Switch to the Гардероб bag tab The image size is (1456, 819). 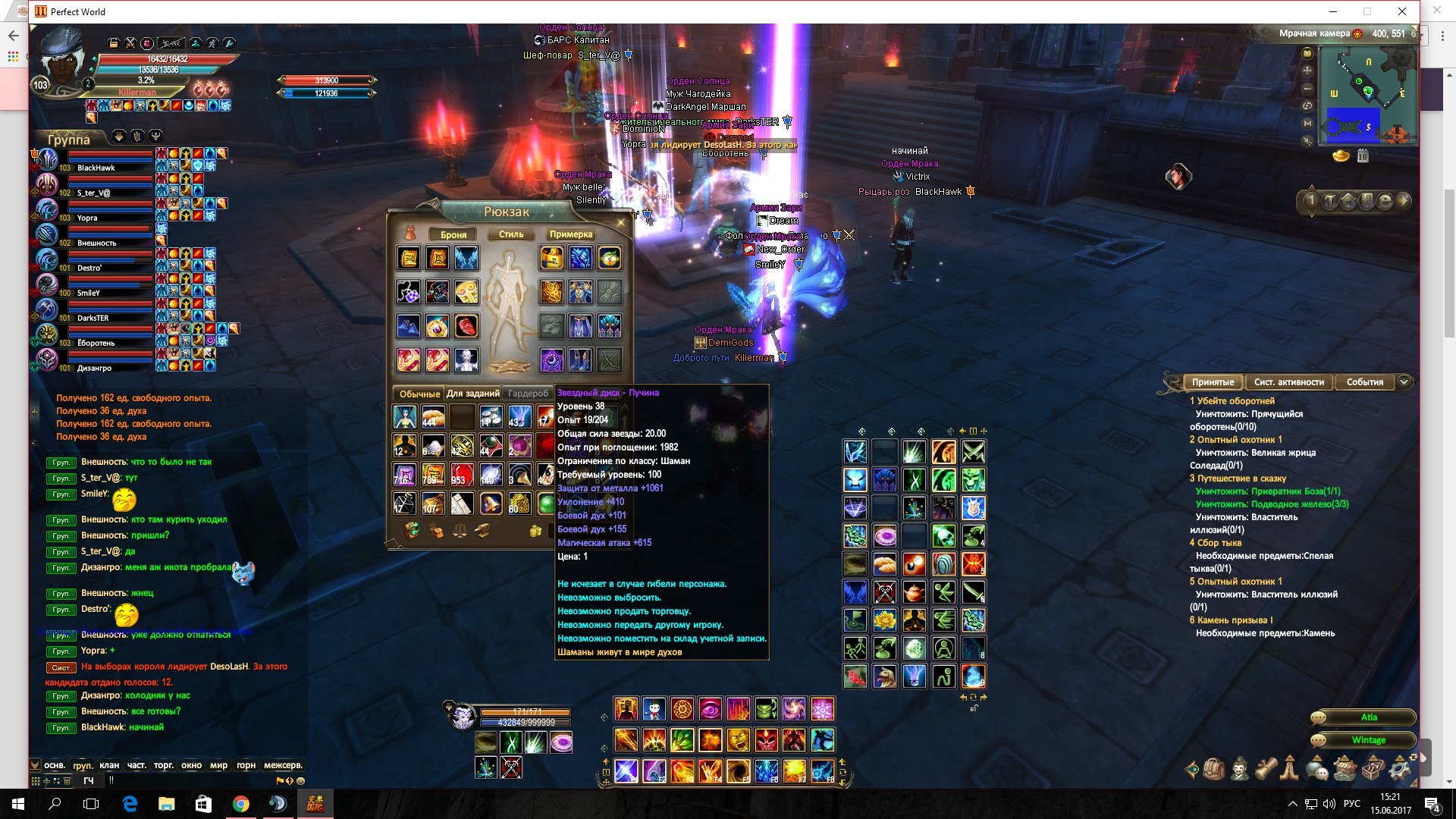point(528,394)
